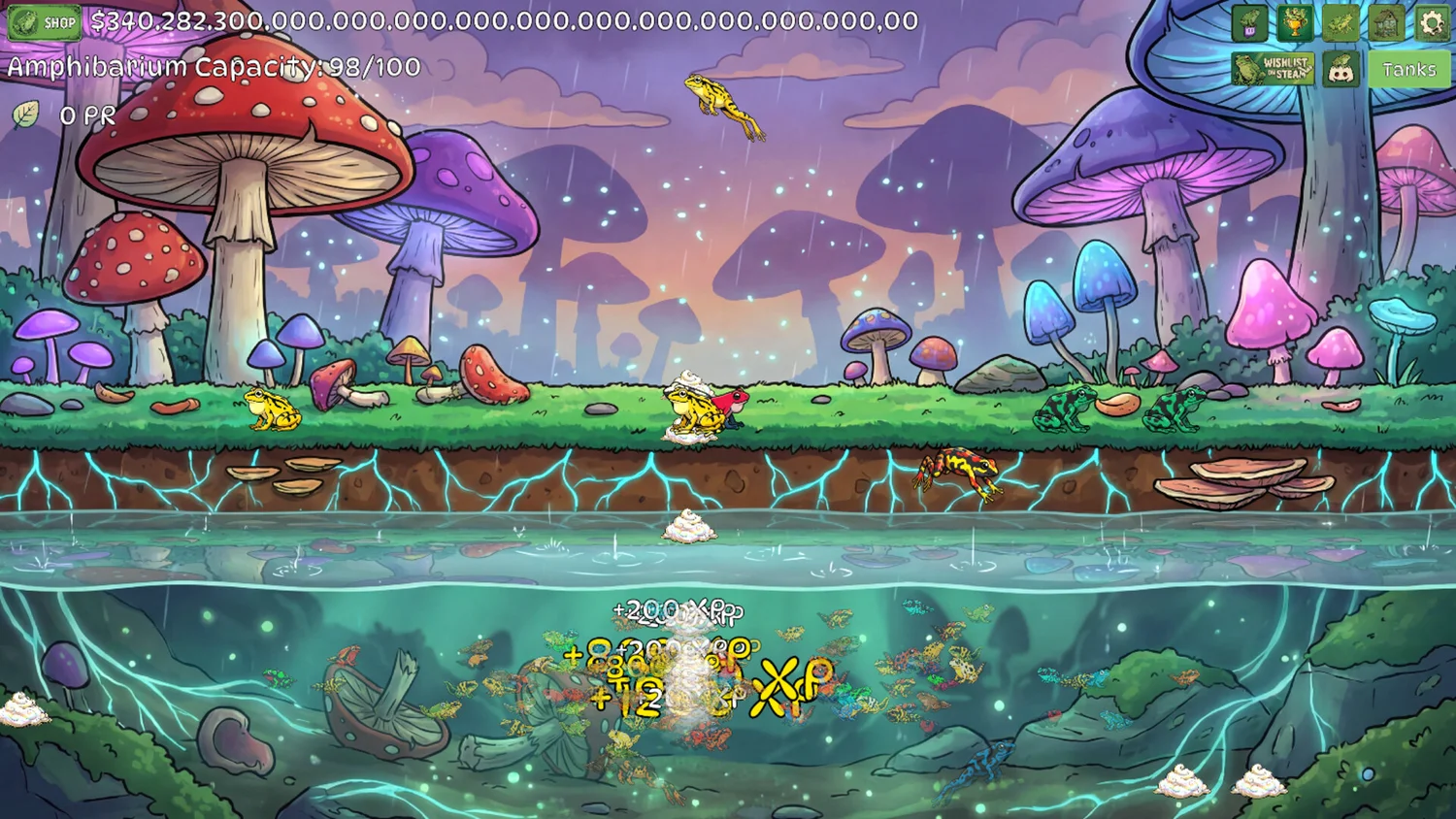Click the Wishlist on Steam banner
The image size is (1456, 819).
click(x=1273, y=69)
